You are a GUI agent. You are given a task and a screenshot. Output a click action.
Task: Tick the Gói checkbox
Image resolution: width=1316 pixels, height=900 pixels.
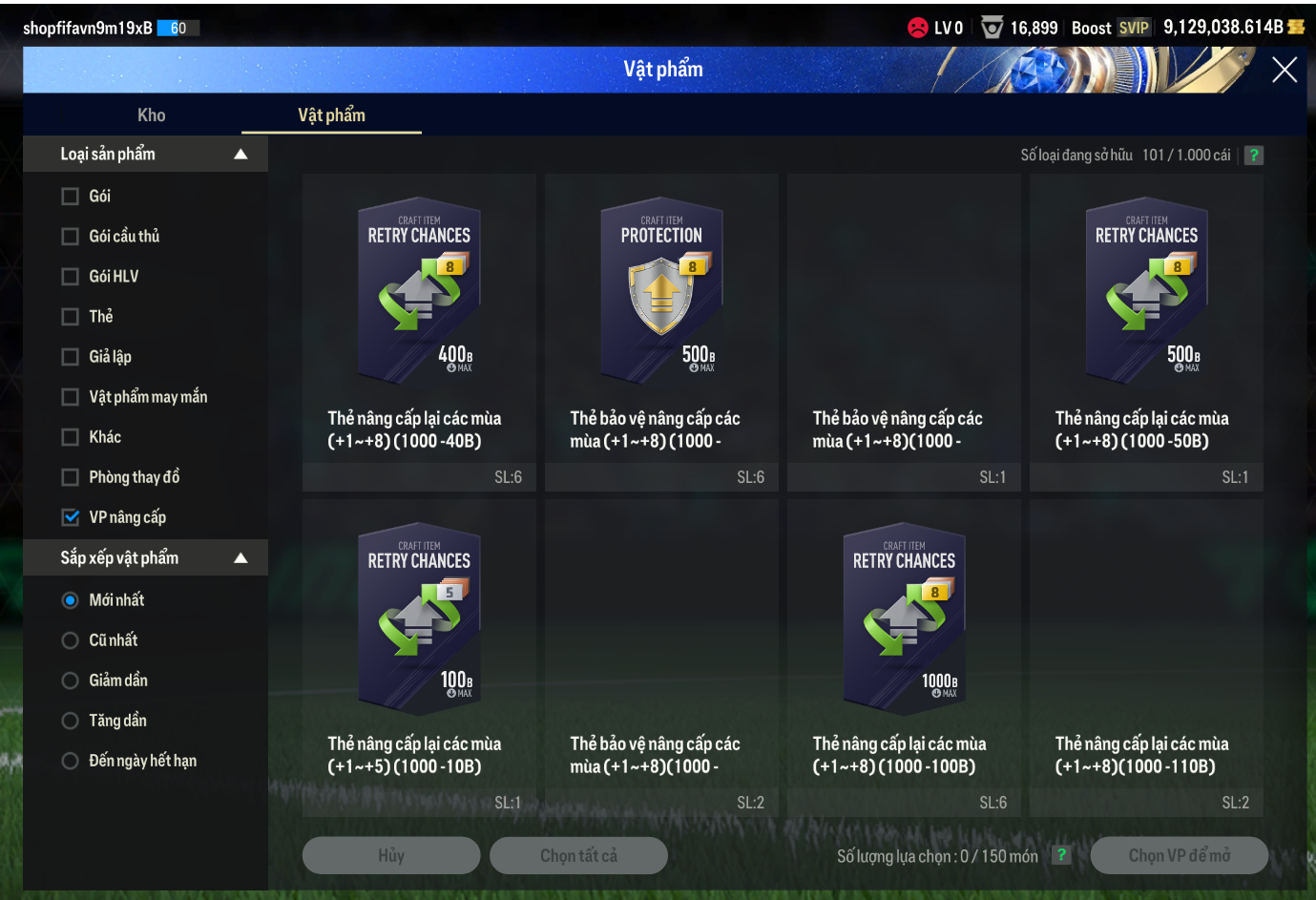(71, 197)
